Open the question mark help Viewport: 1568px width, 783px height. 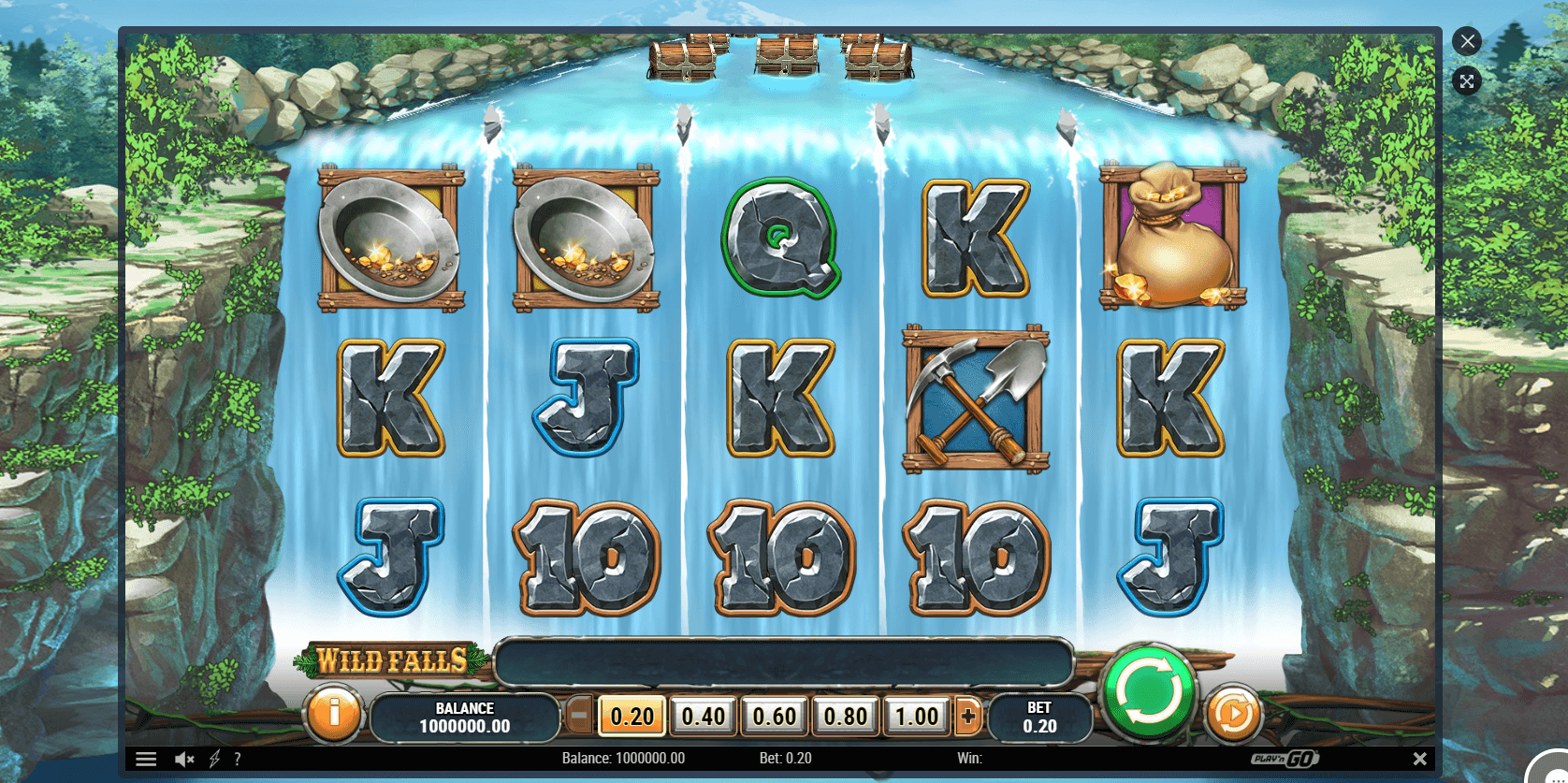click(x=238, y=759)
